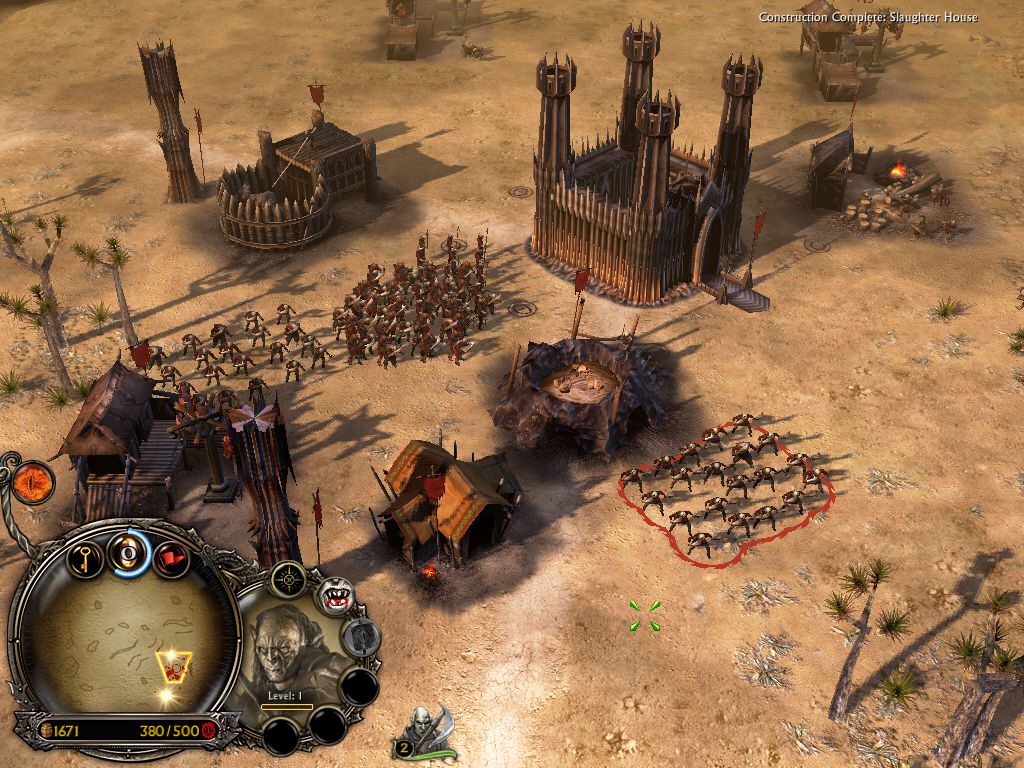1024x768 pixels.
Task: Activate the fanged mouth ability
Action: [336, 596]
